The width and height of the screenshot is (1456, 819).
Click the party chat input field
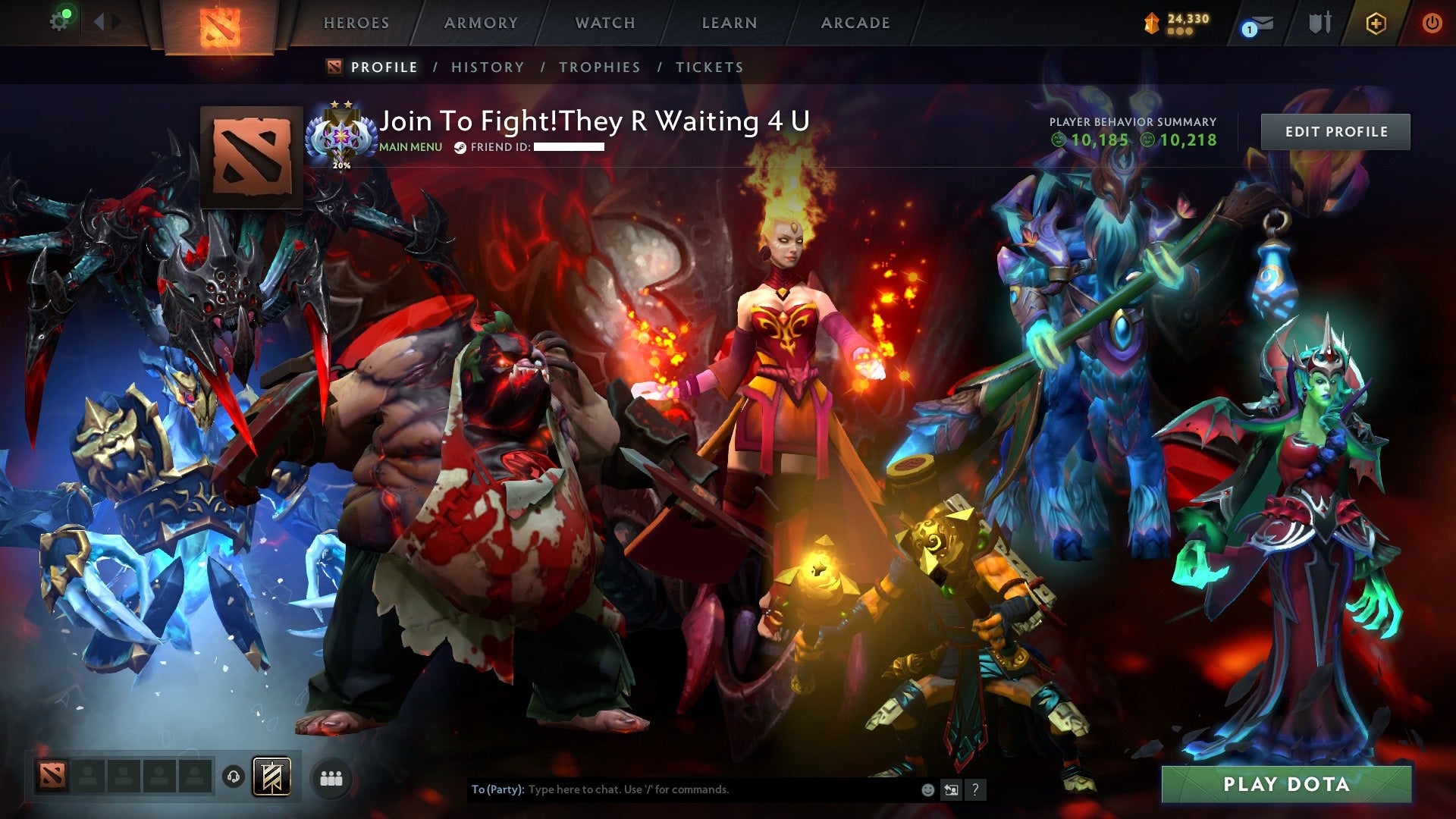coord(682,789)
